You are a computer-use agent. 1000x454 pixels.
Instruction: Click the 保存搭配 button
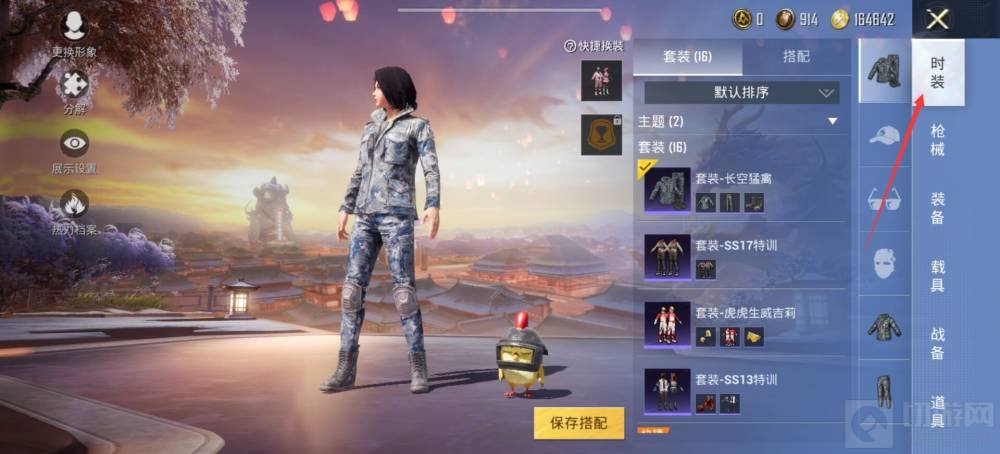(x=579, y=423)
